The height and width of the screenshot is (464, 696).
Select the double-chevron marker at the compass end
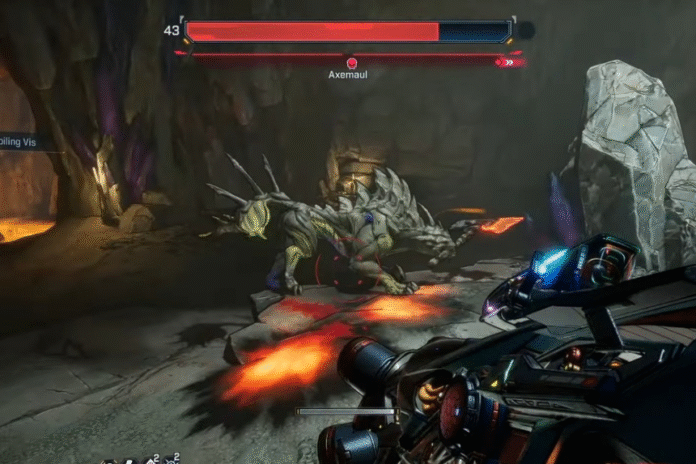pos(510,62)
